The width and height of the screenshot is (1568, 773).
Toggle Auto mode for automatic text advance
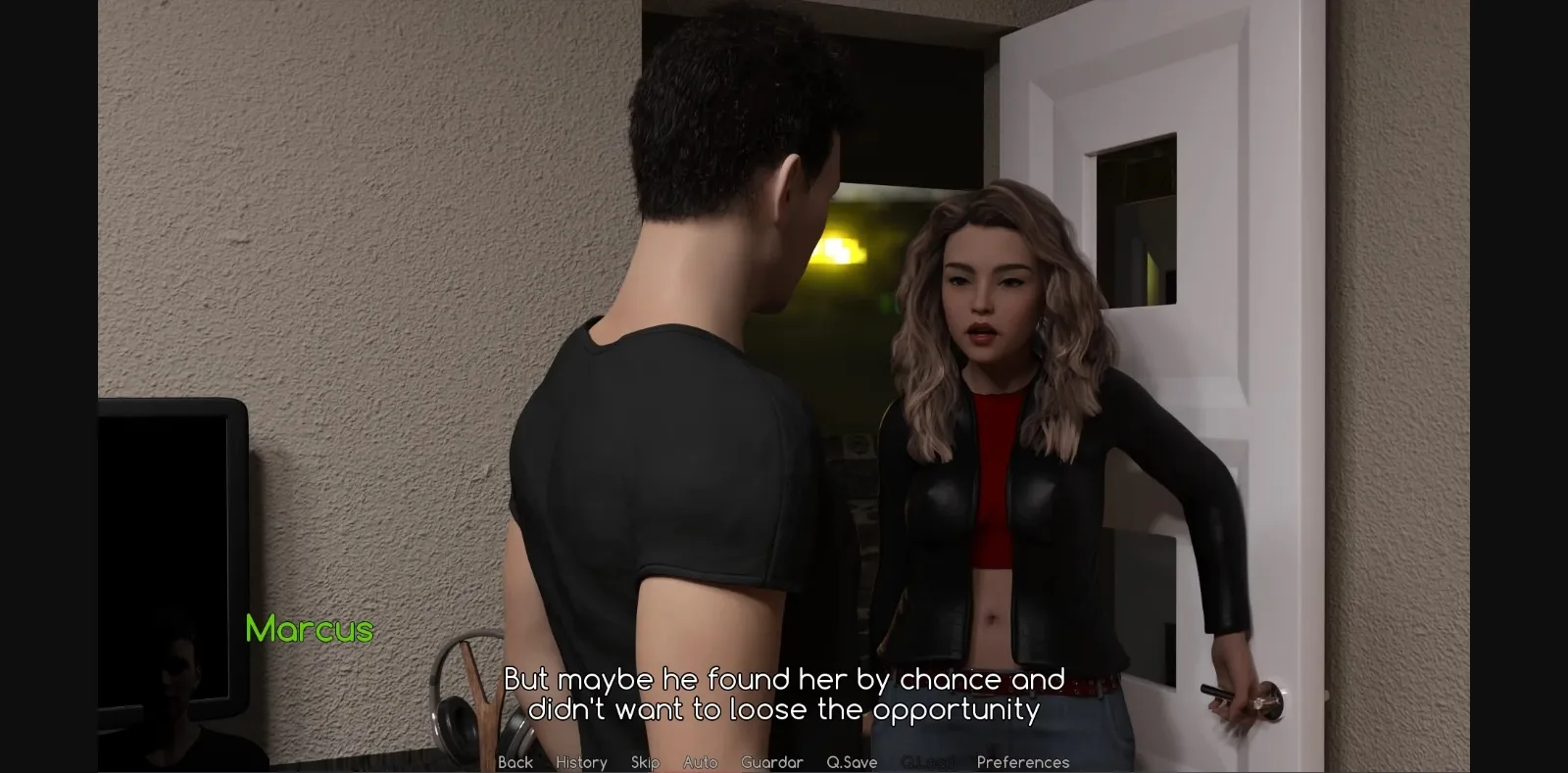pos(701,762)
